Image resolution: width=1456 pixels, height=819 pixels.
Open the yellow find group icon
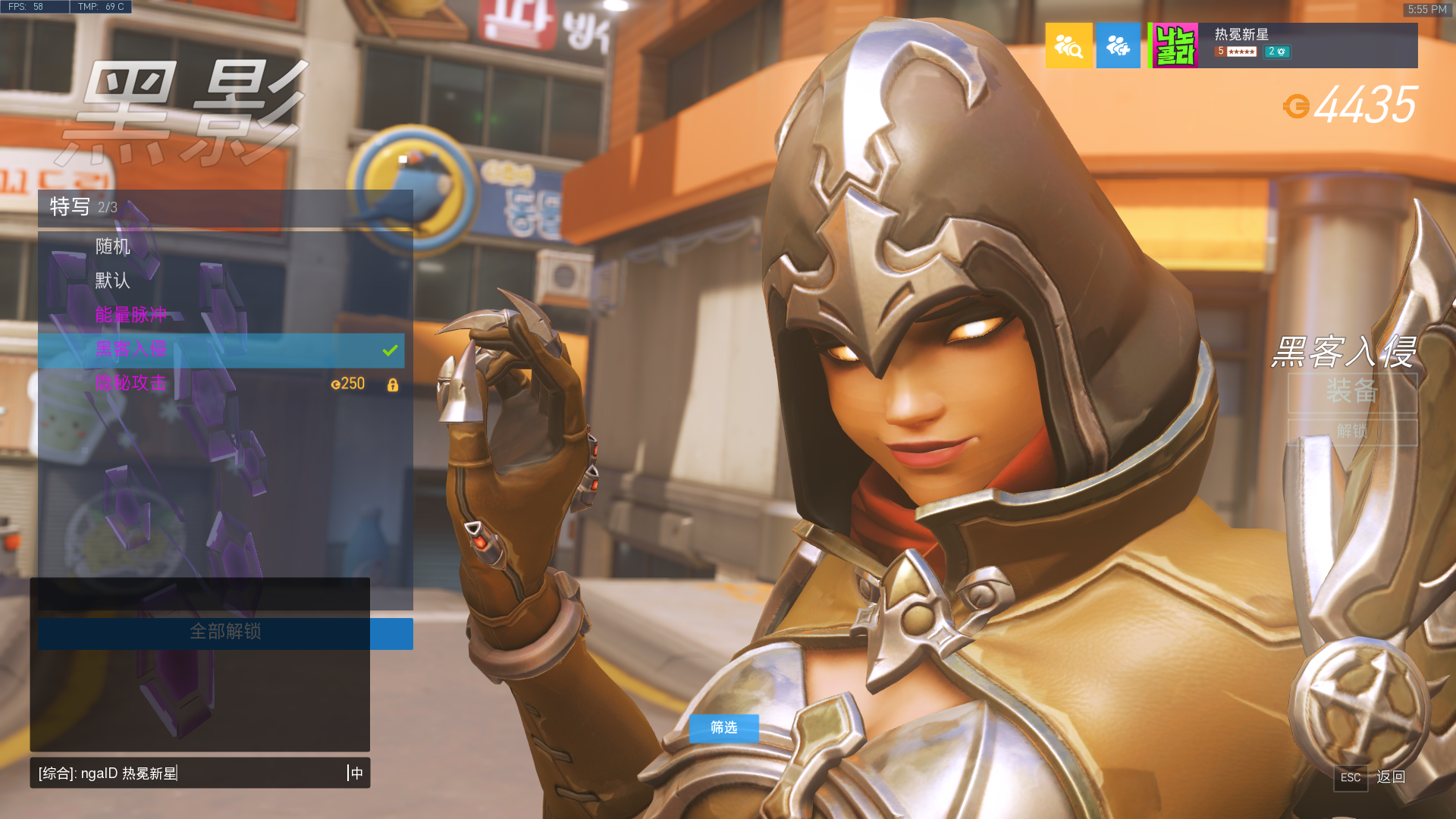[x=1068, y=45]
